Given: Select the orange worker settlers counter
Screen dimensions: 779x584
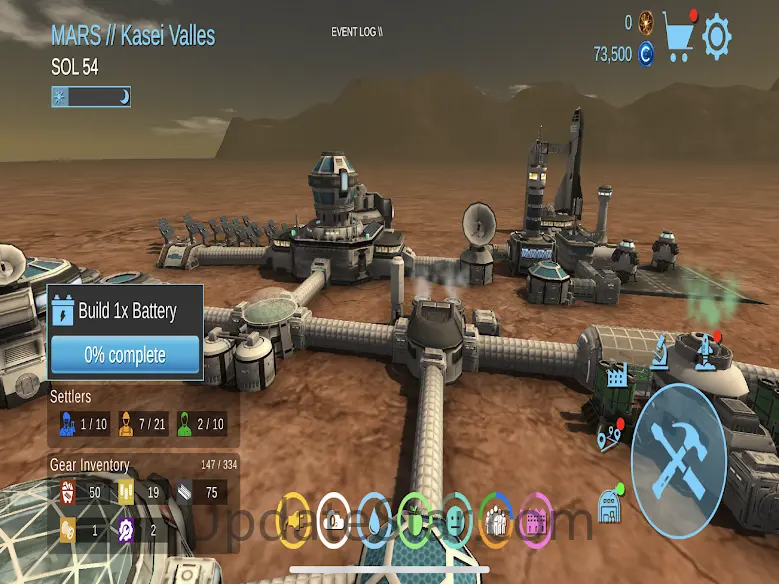Looking at the screenshot, I should (x=143, y=424).
